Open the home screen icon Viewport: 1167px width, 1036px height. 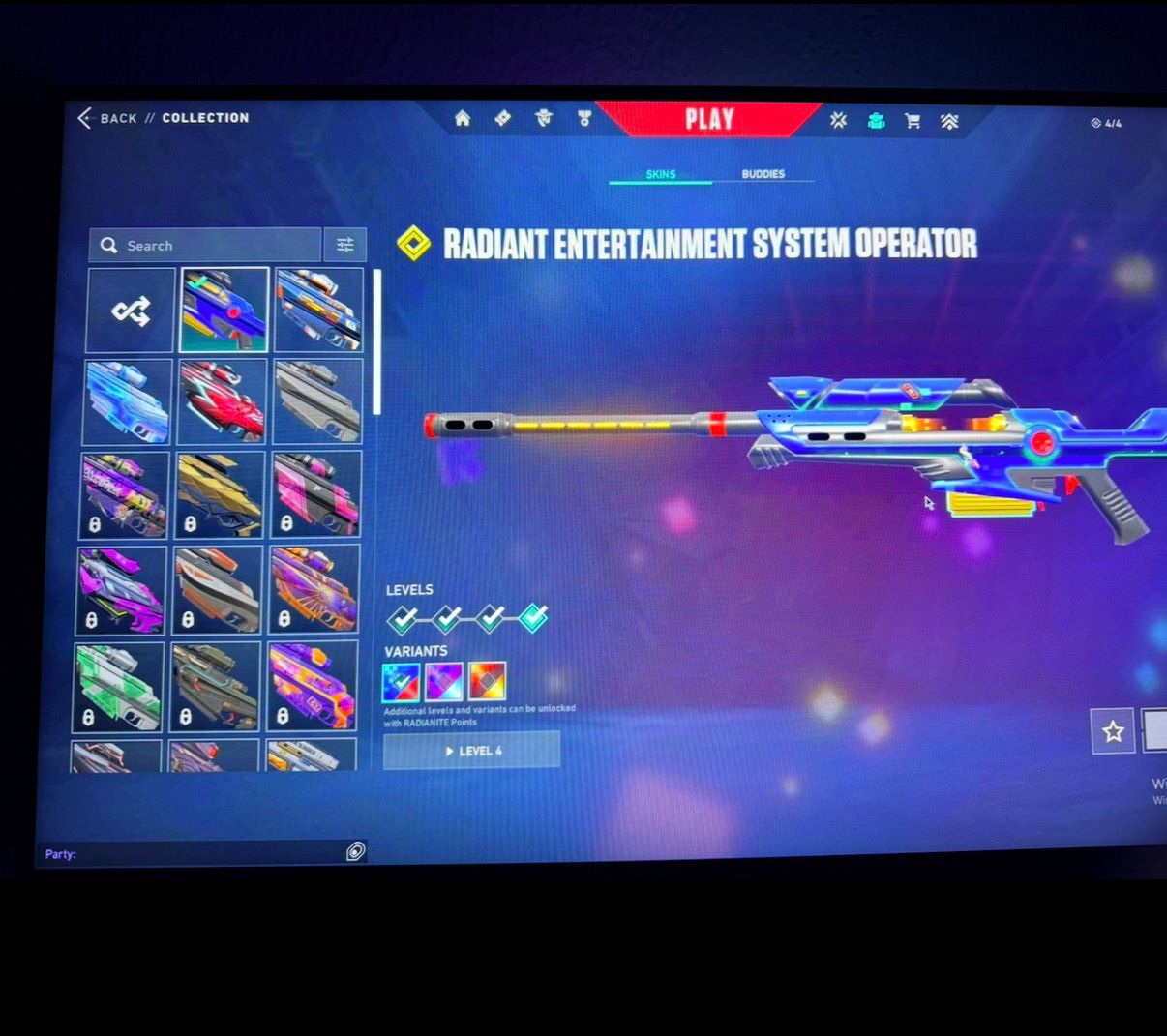pyautogui.click(x=463, y=118)
